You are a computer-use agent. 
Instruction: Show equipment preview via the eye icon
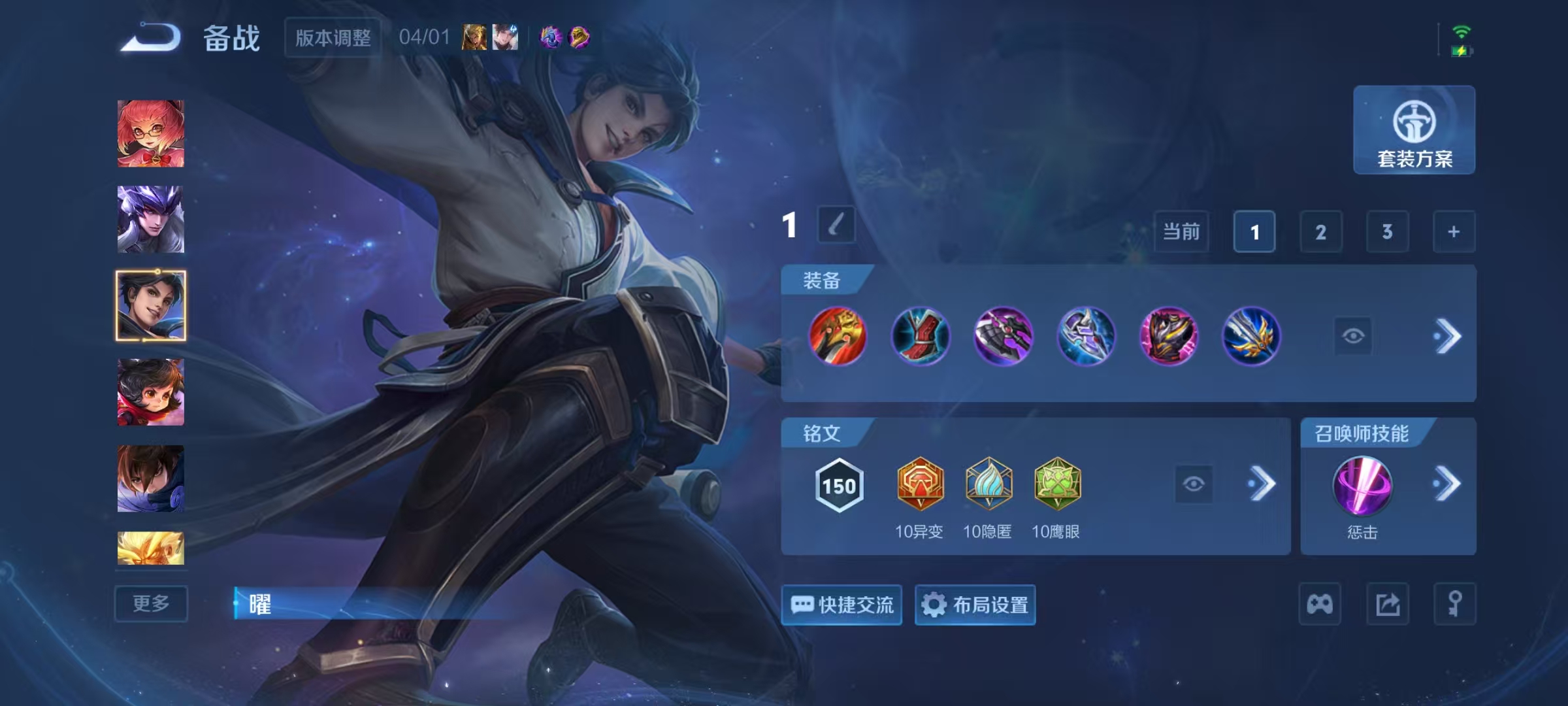tap(1353, 335)
